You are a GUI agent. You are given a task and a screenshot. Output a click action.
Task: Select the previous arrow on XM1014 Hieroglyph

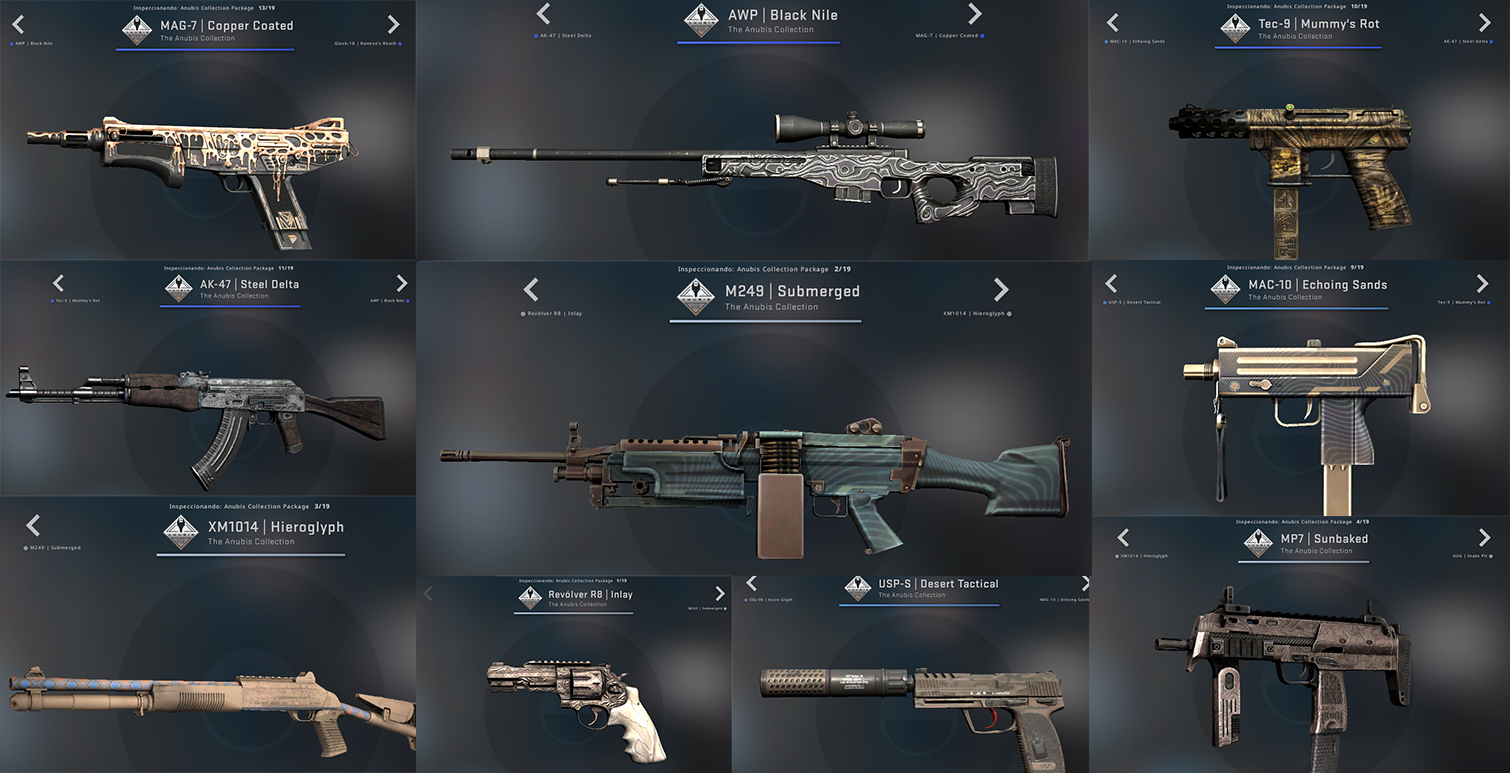pos(33,526)
